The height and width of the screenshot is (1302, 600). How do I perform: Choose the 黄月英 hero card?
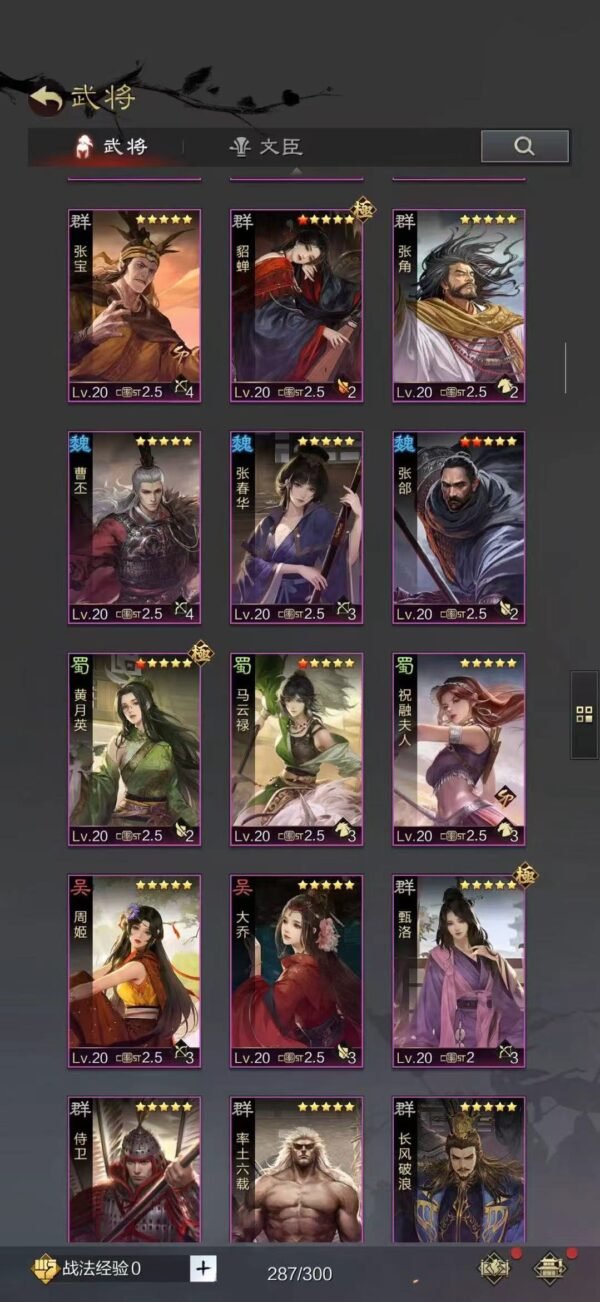click(x=134, y=749)
